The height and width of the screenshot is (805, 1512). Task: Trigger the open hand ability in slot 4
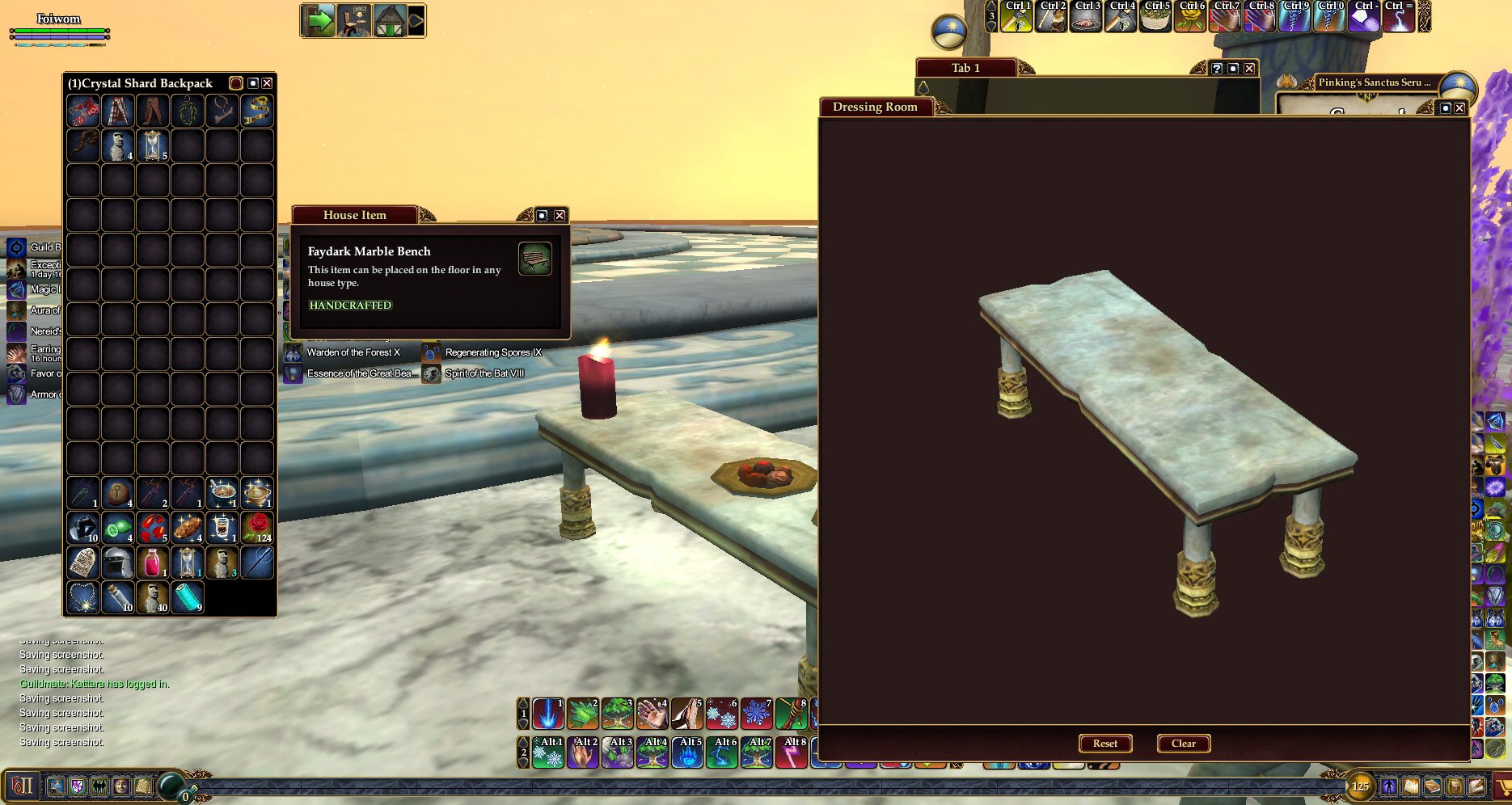[652, 714]
